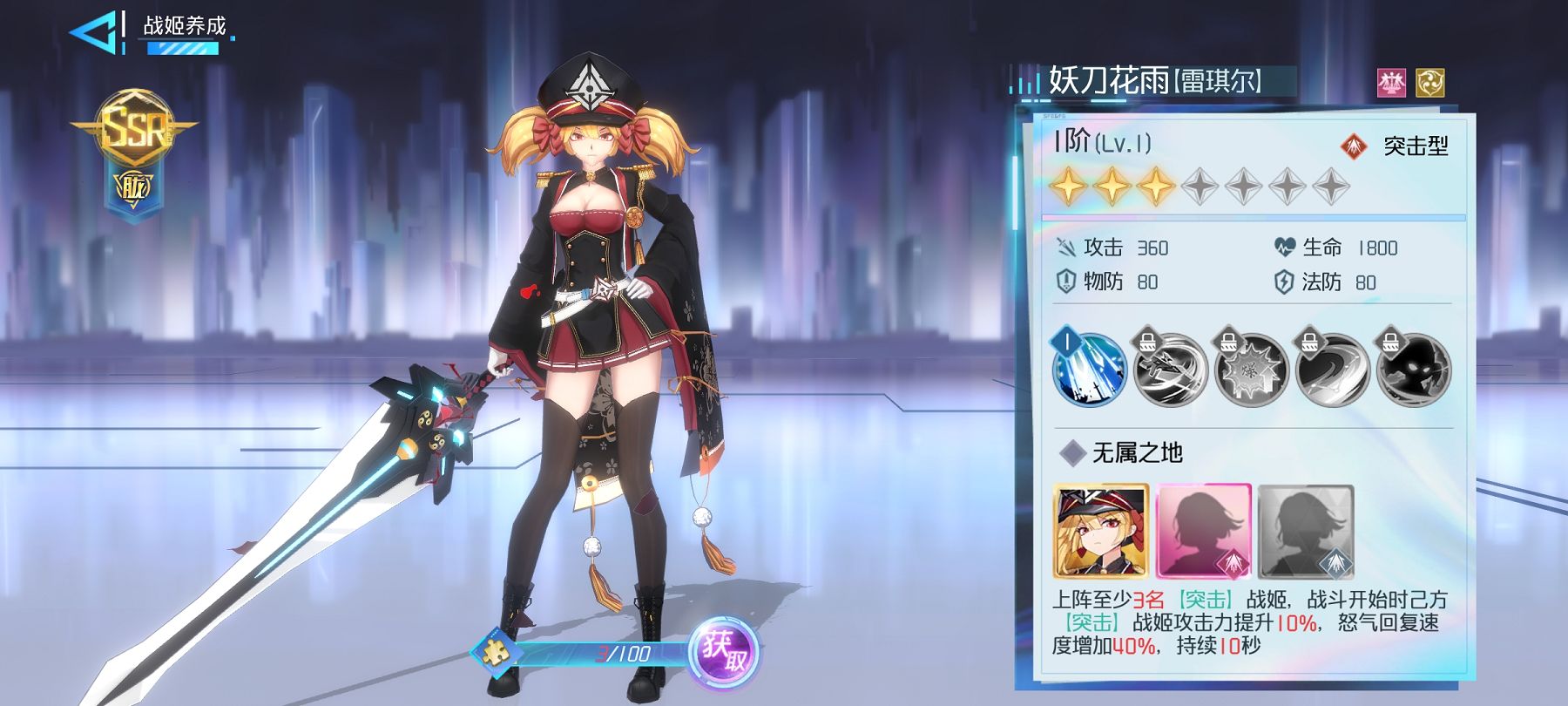View the locked shadow figure skill
Viewport: 1568px width, 706px height.
point(1414,370)
